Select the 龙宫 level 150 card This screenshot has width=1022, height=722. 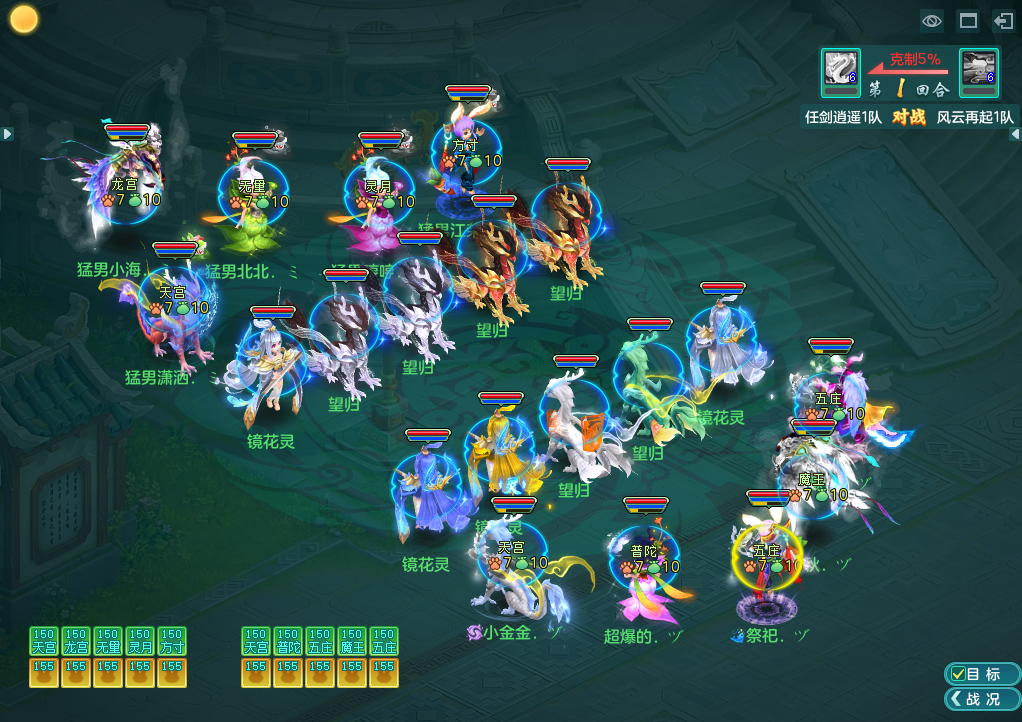point(76,641)
